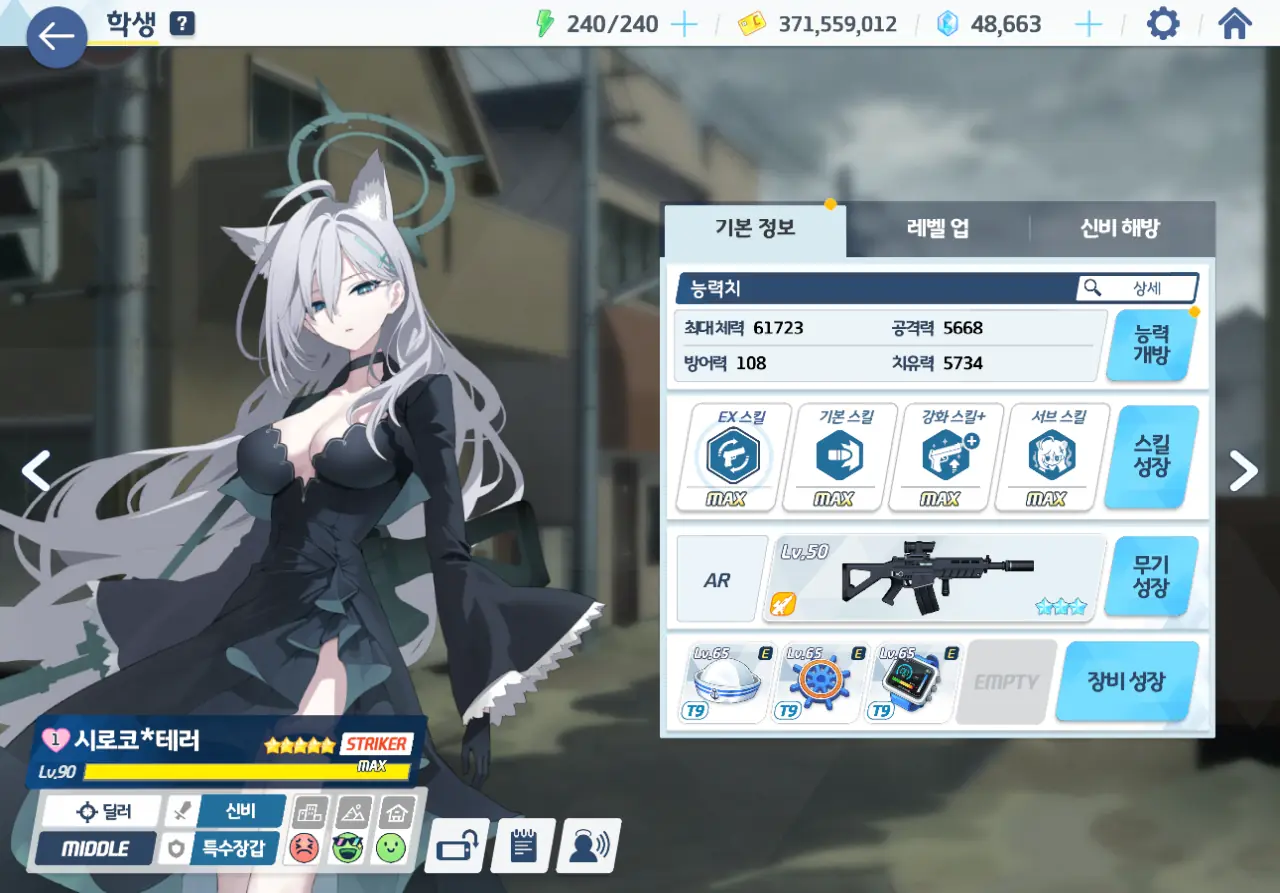Image resolution: width=1280 pixels, height=893 pixels.
Task: View the next student
Action: click(x=1243, y=470)
